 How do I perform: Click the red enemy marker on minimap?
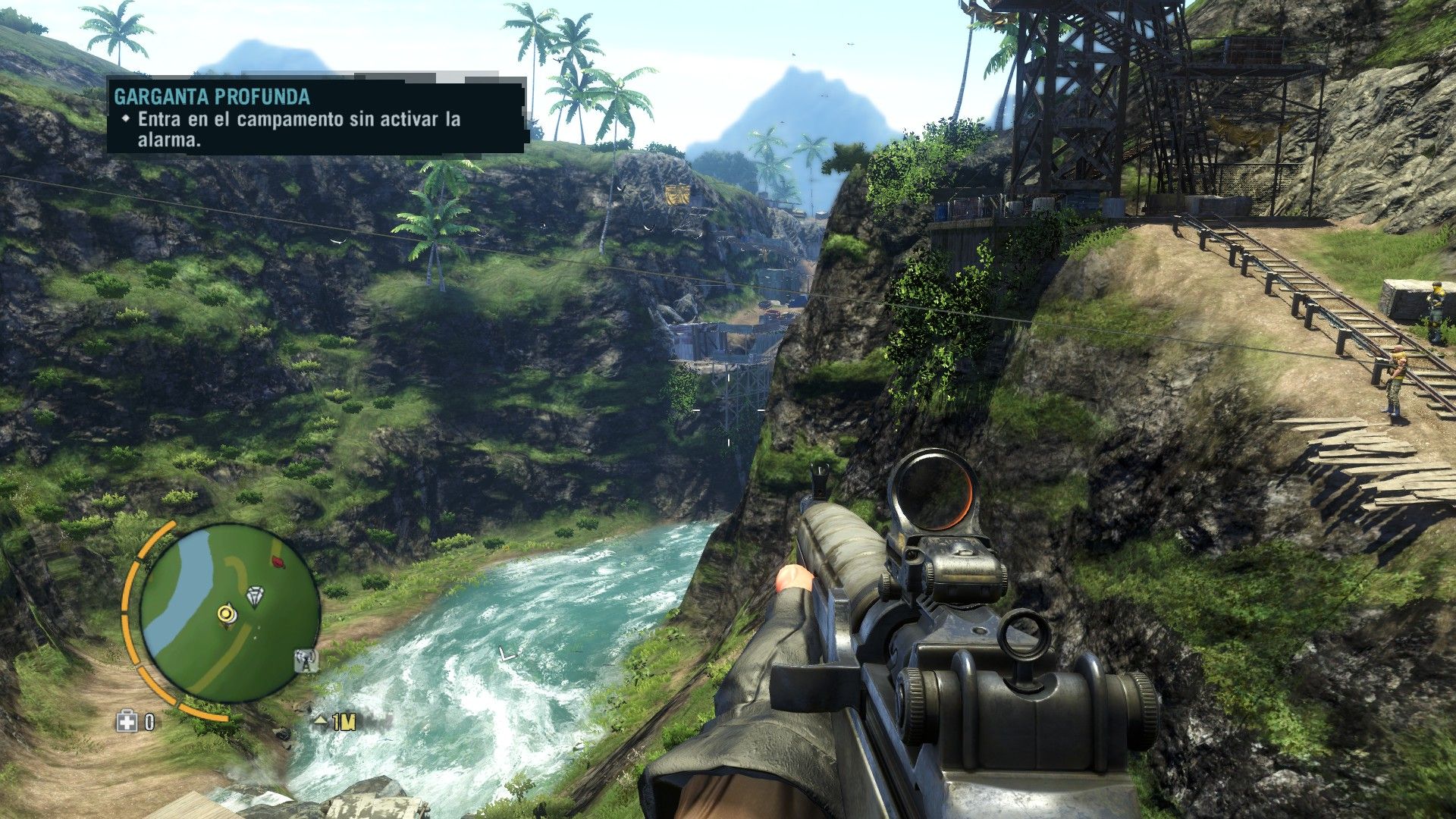pos(278,562)
